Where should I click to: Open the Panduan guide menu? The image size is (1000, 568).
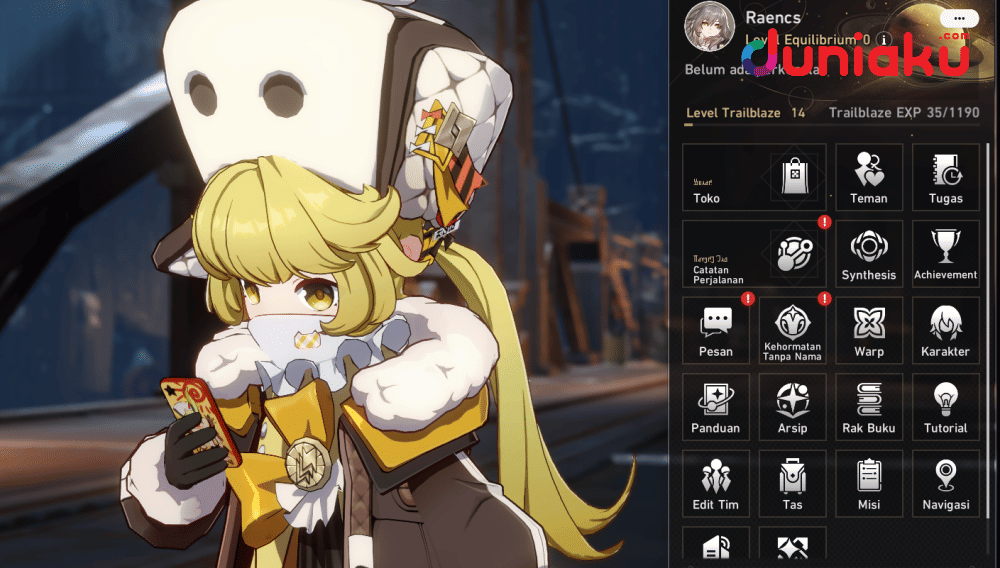(x=716, y=408)
